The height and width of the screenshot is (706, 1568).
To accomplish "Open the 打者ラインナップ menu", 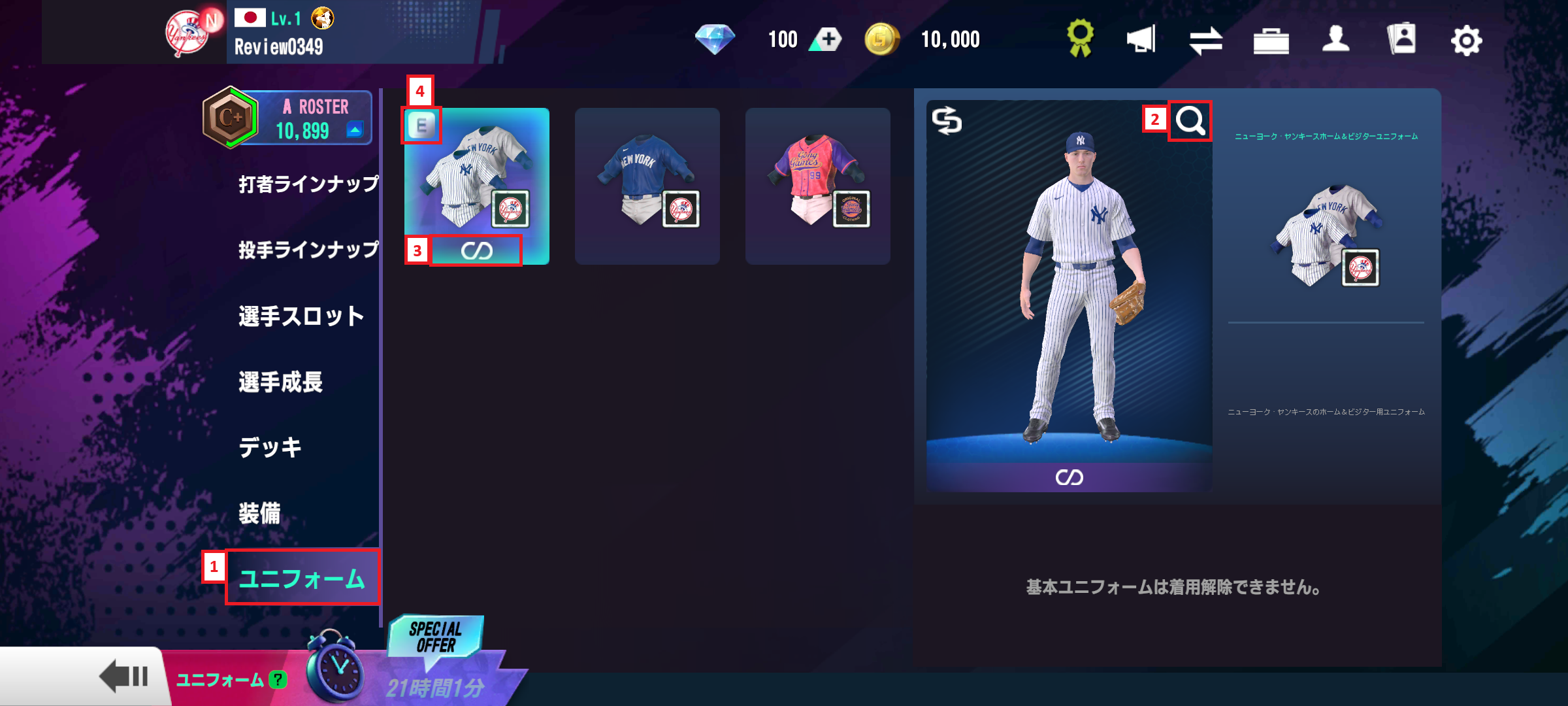I will [x=308, y=184].
